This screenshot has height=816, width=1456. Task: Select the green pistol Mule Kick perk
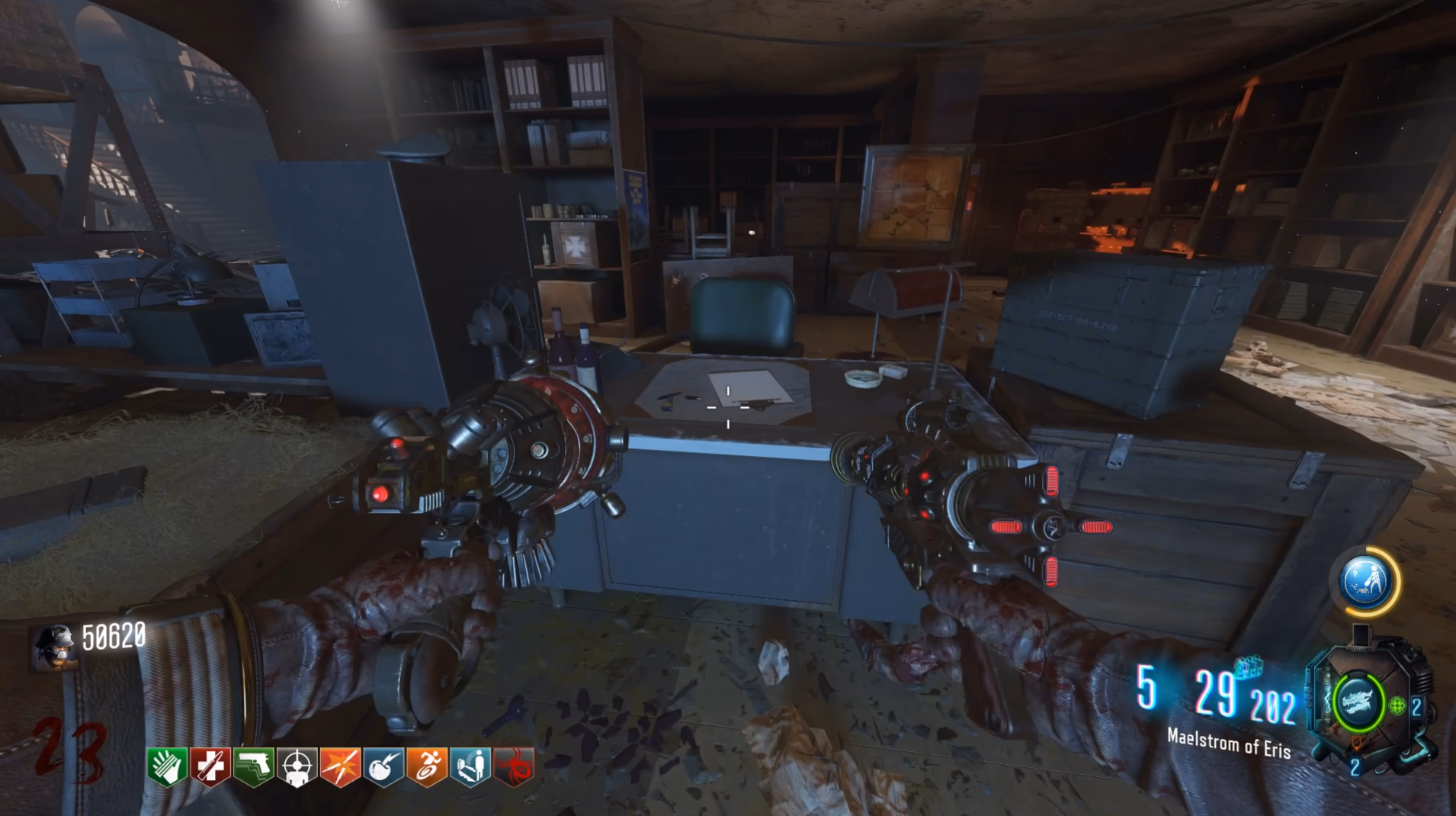254,766
